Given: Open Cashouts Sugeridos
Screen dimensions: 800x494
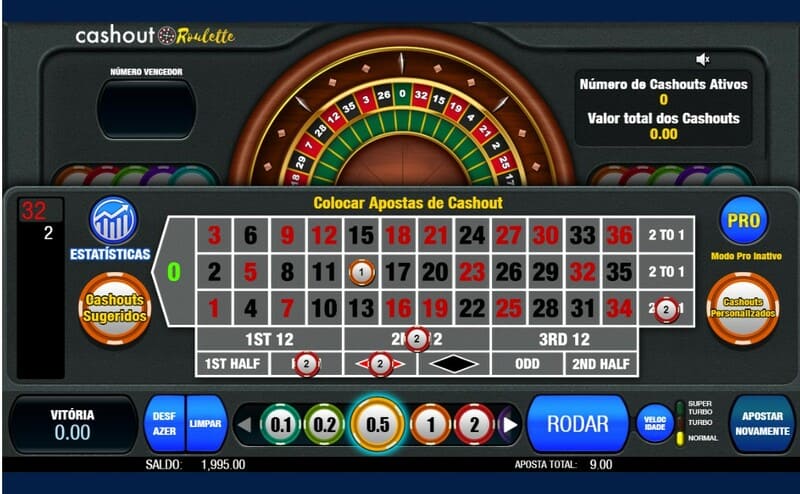Looking at the screenshot, I should pyautogui.click(x=114, y=308).
